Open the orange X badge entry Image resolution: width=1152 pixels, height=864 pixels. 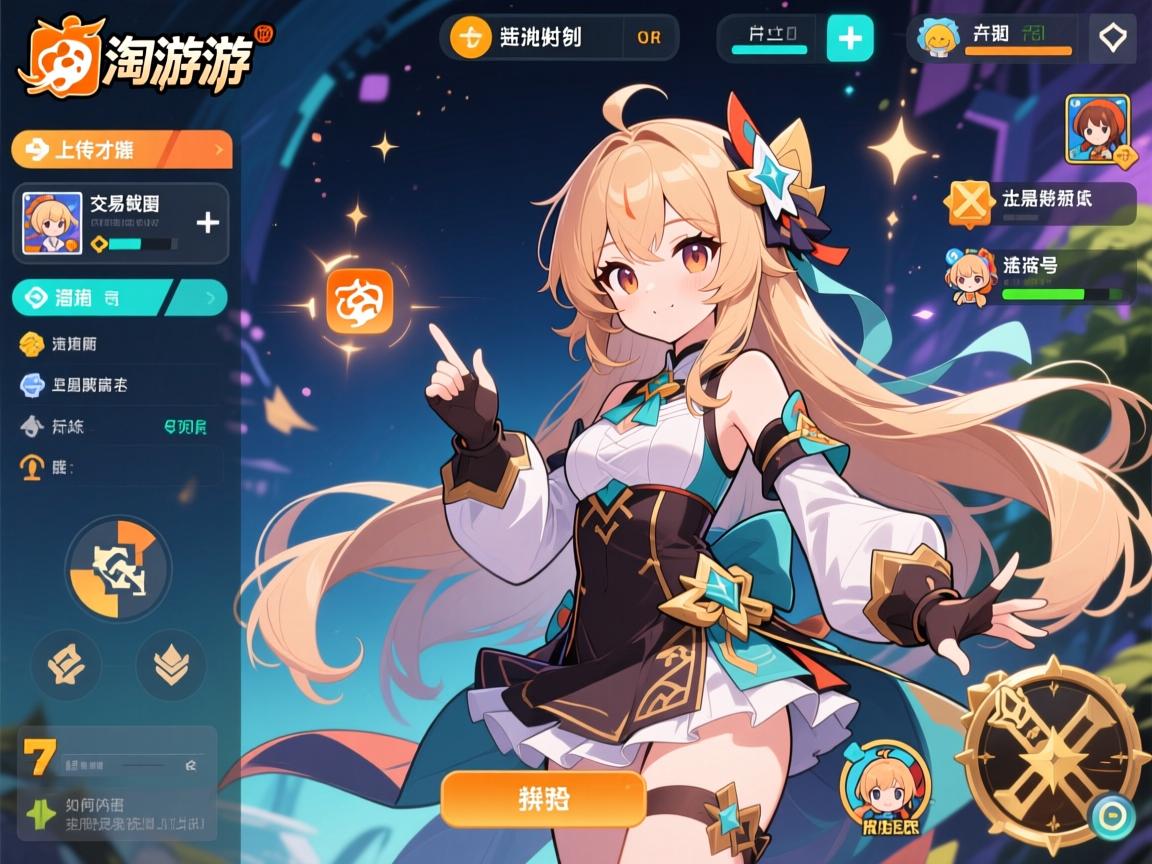click(x=1040, y=202)
